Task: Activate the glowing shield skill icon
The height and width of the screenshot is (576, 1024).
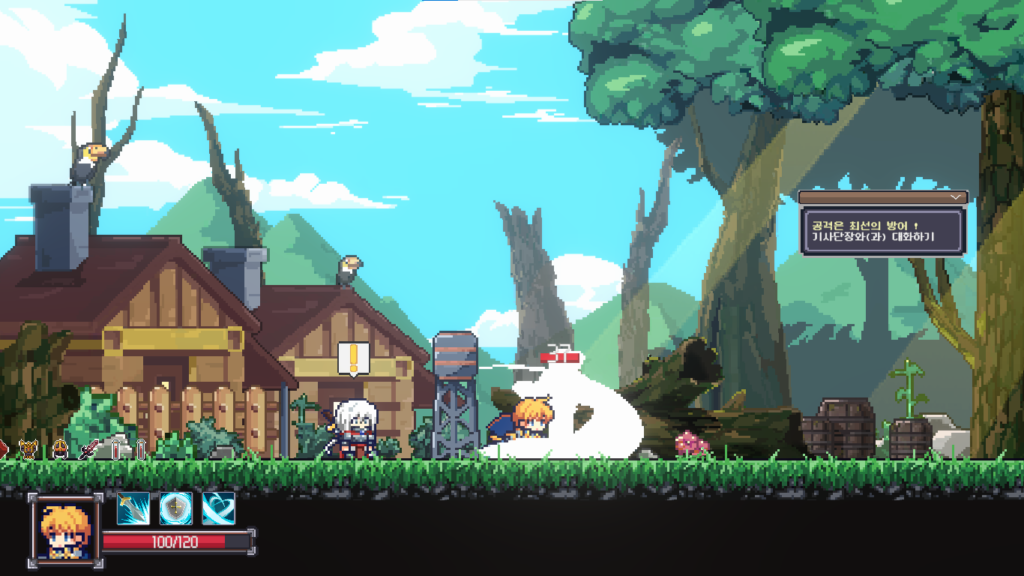Action: pyautogui.click(x=176, y=509)
